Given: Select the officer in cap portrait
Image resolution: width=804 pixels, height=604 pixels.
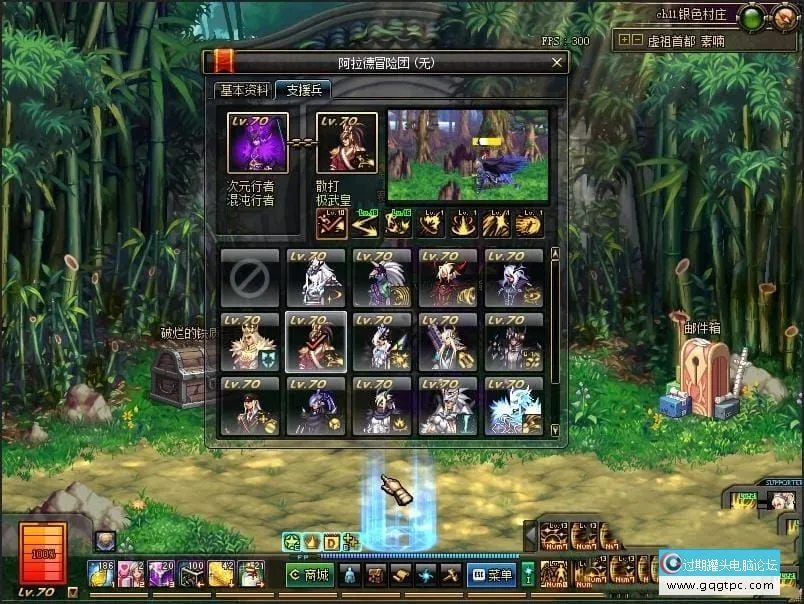Looking at the screenshot, I should point(250,406).
